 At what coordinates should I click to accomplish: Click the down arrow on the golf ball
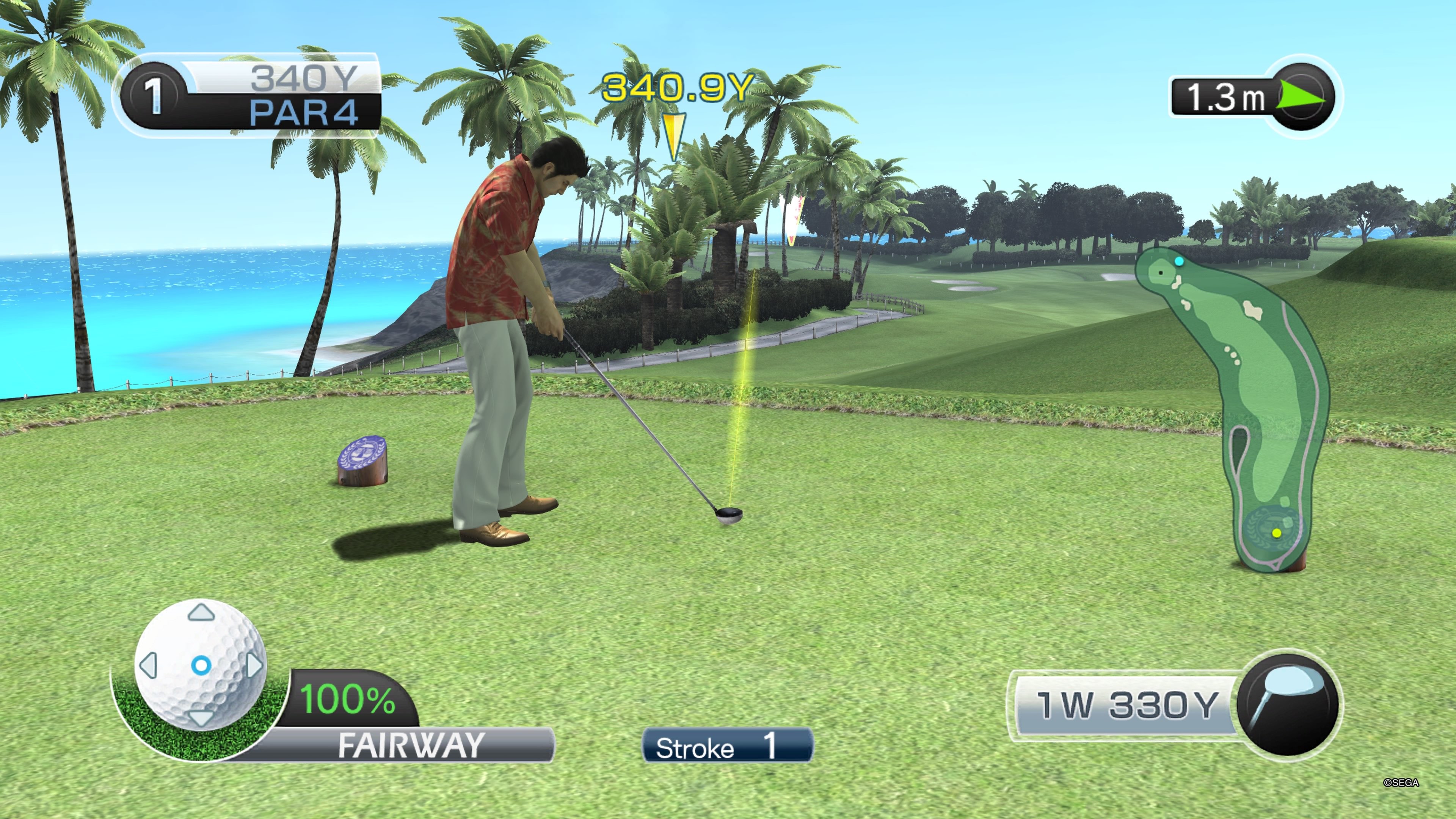pyautogui.click(x=201, y=719)
